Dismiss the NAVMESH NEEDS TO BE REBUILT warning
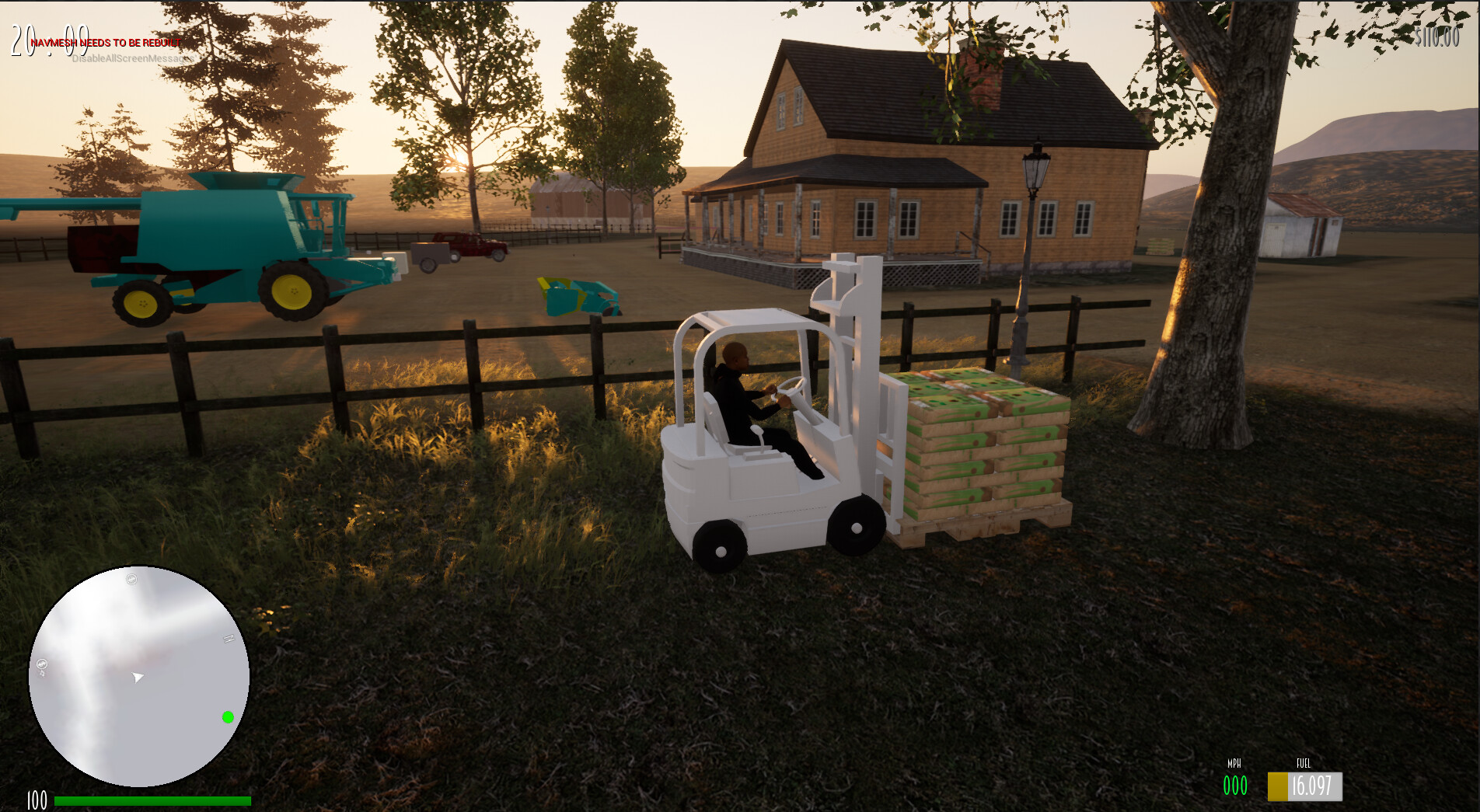Viewport: 1480px width, 812px height. pyautogui.click(x=103, y=41)
